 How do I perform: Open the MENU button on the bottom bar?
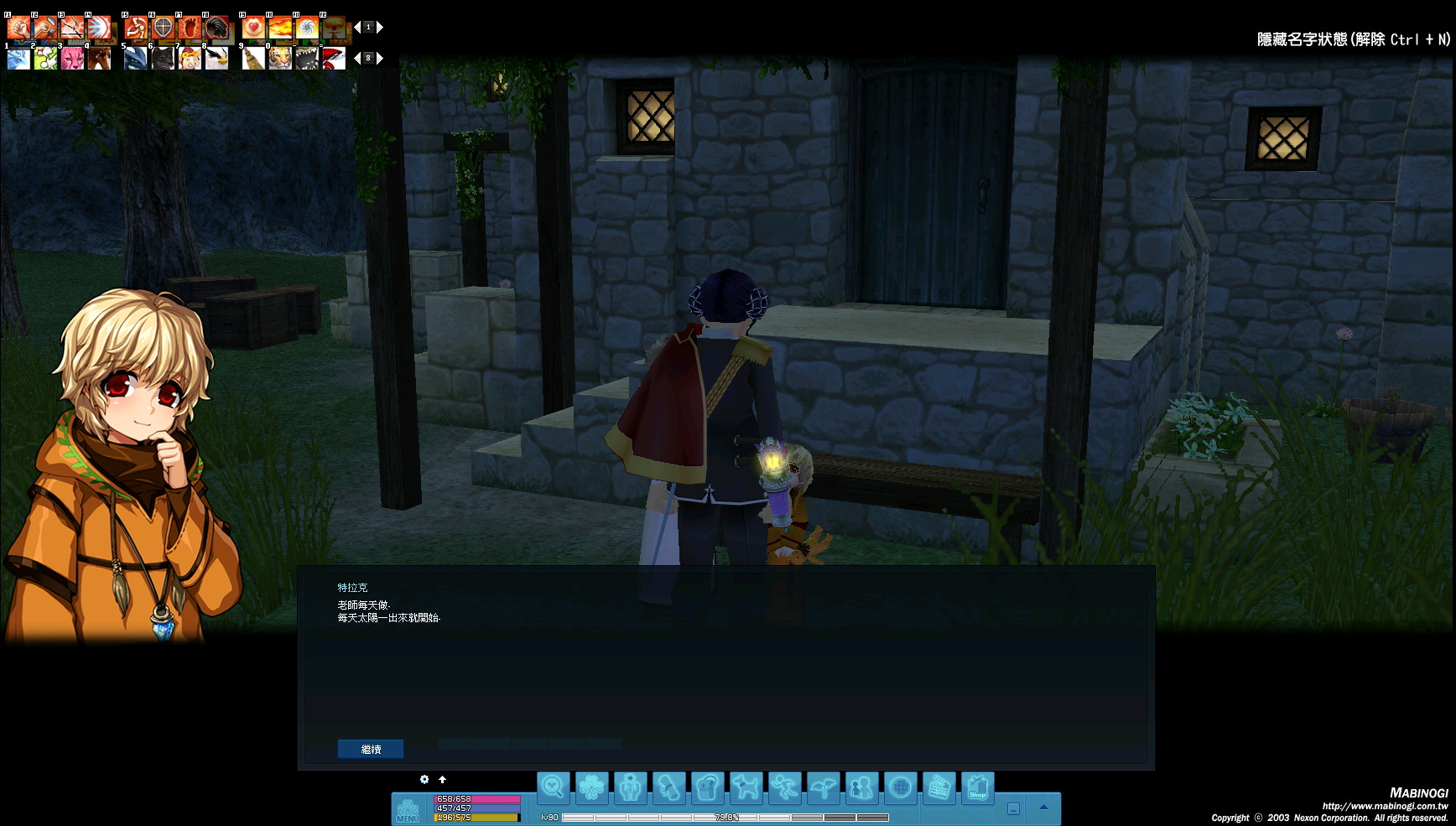(408, 810)
